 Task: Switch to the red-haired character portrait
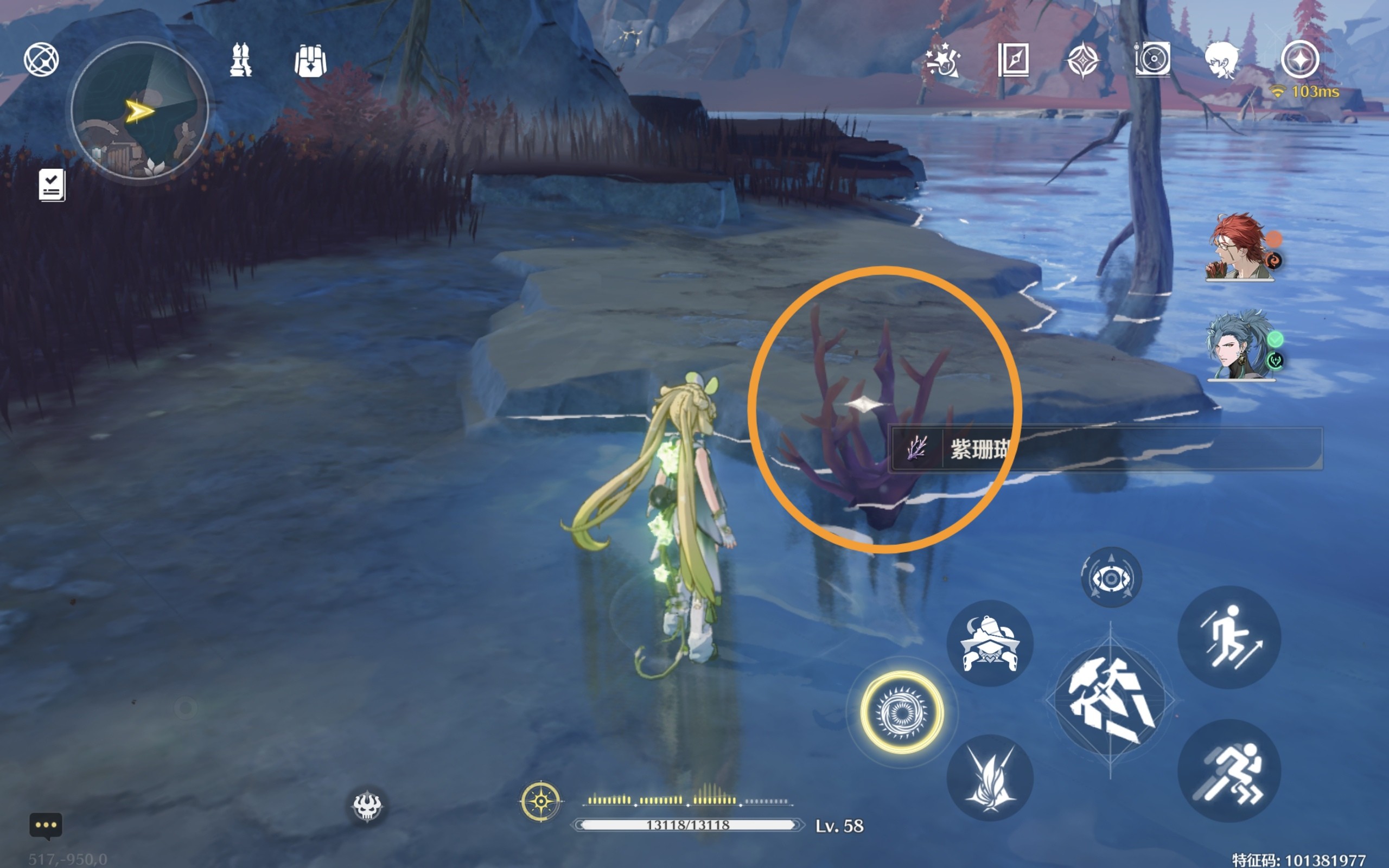pyautogui.click(x=1239, y=247)
